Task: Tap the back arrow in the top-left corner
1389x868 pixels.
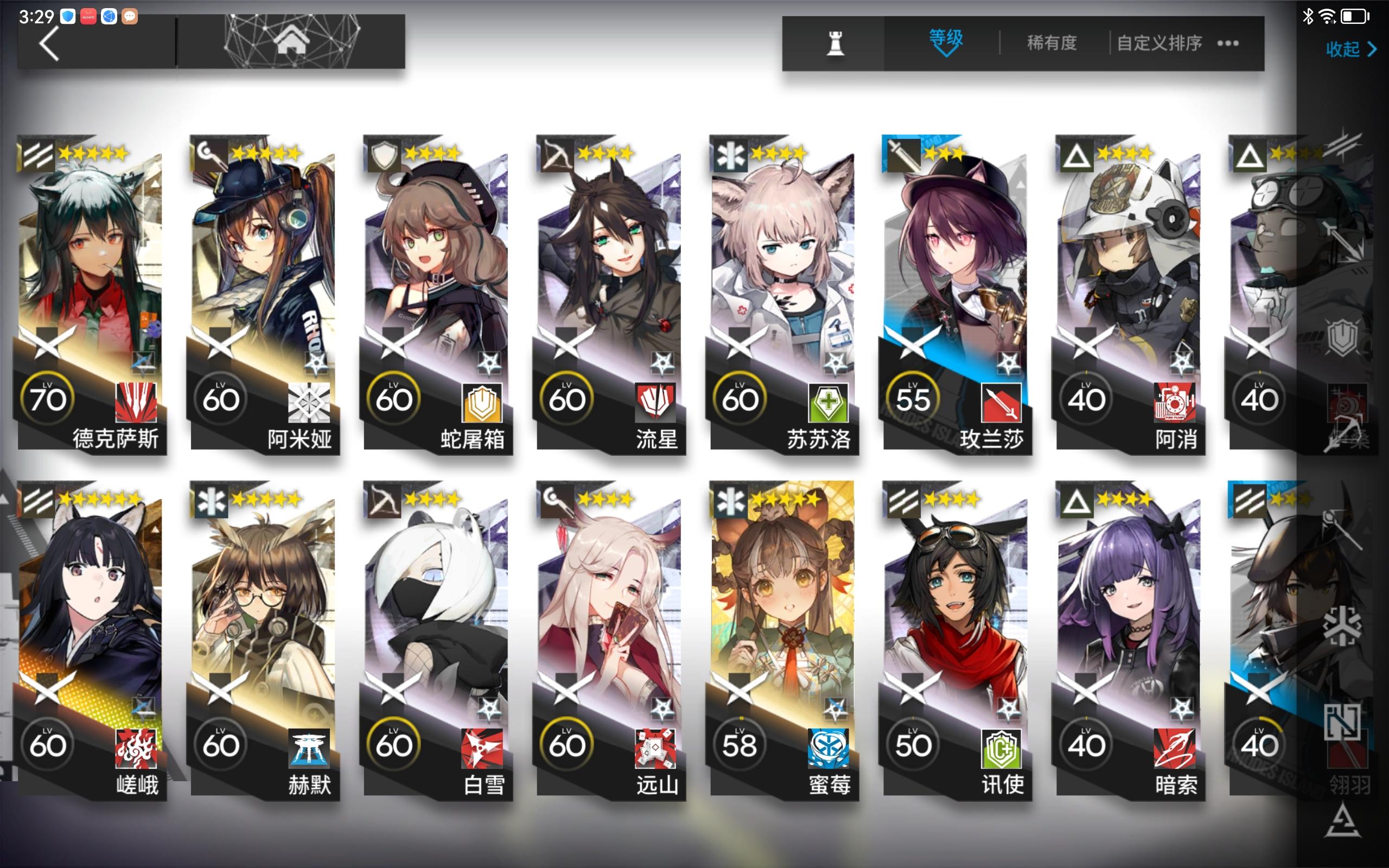Action: click(x=50, y=43)
